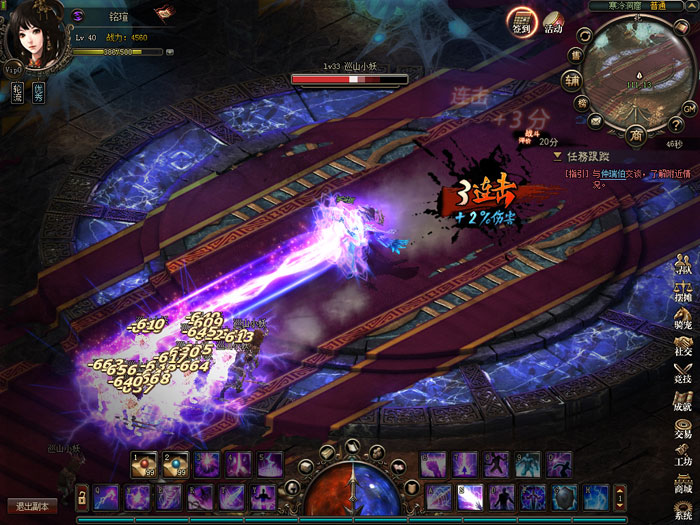Screen dimensions: 700x525
Task: Exit dungeon with 退出副本 button
Action: click(31, 506)
